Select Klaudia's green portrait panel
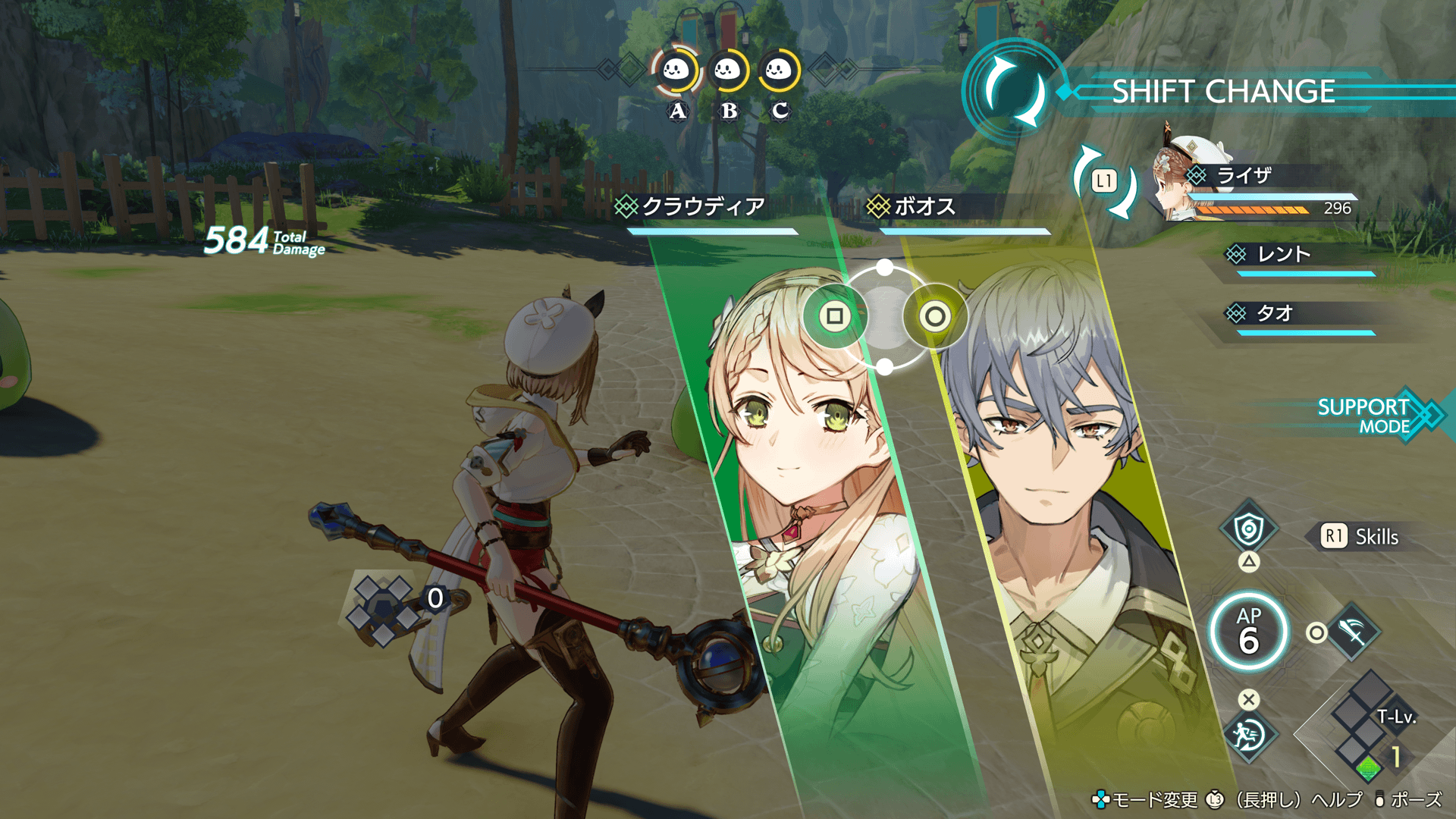 click(x=804, y=493)
